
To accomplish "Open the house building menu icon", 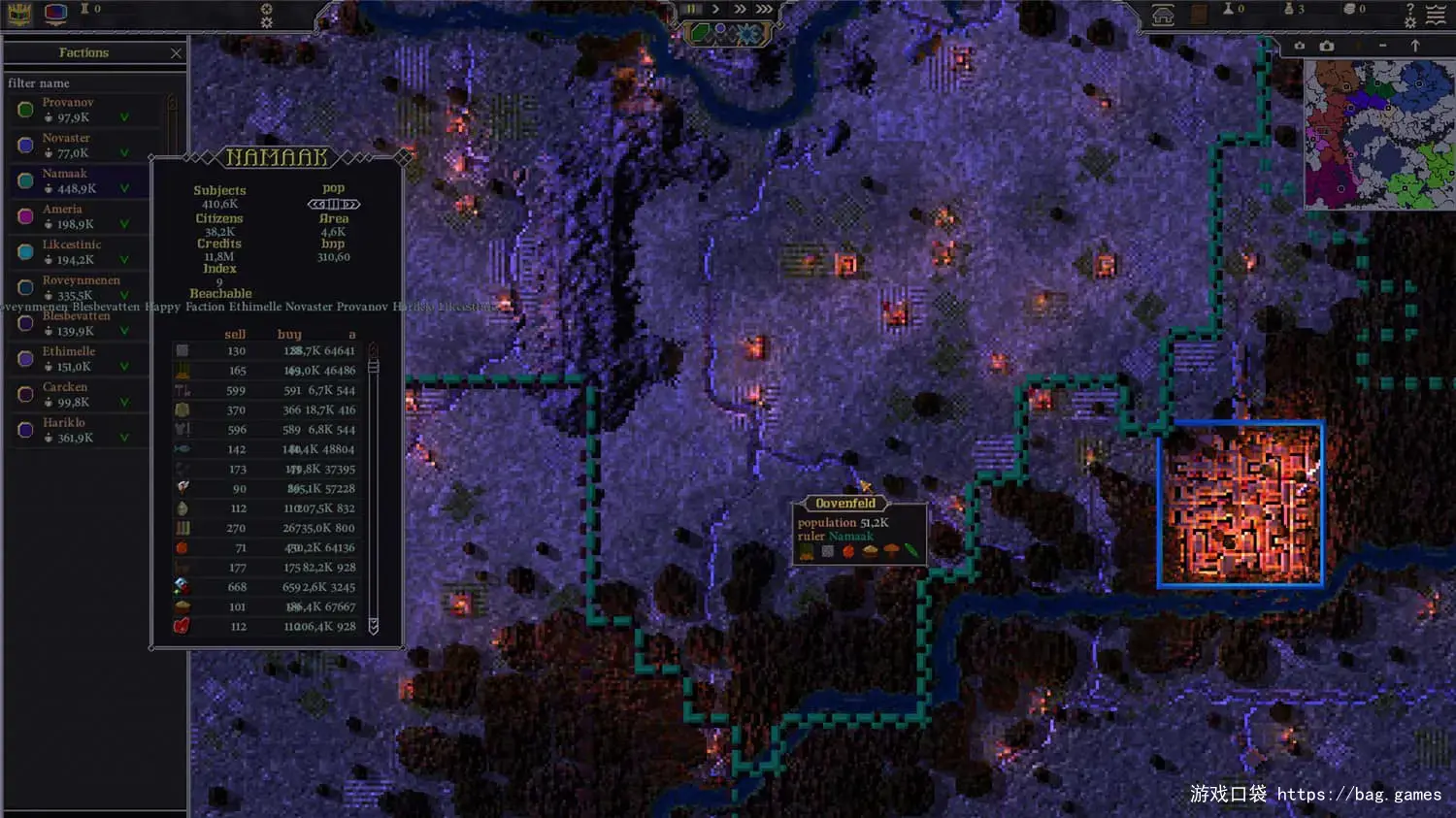I will click(x=1163, y=15).
